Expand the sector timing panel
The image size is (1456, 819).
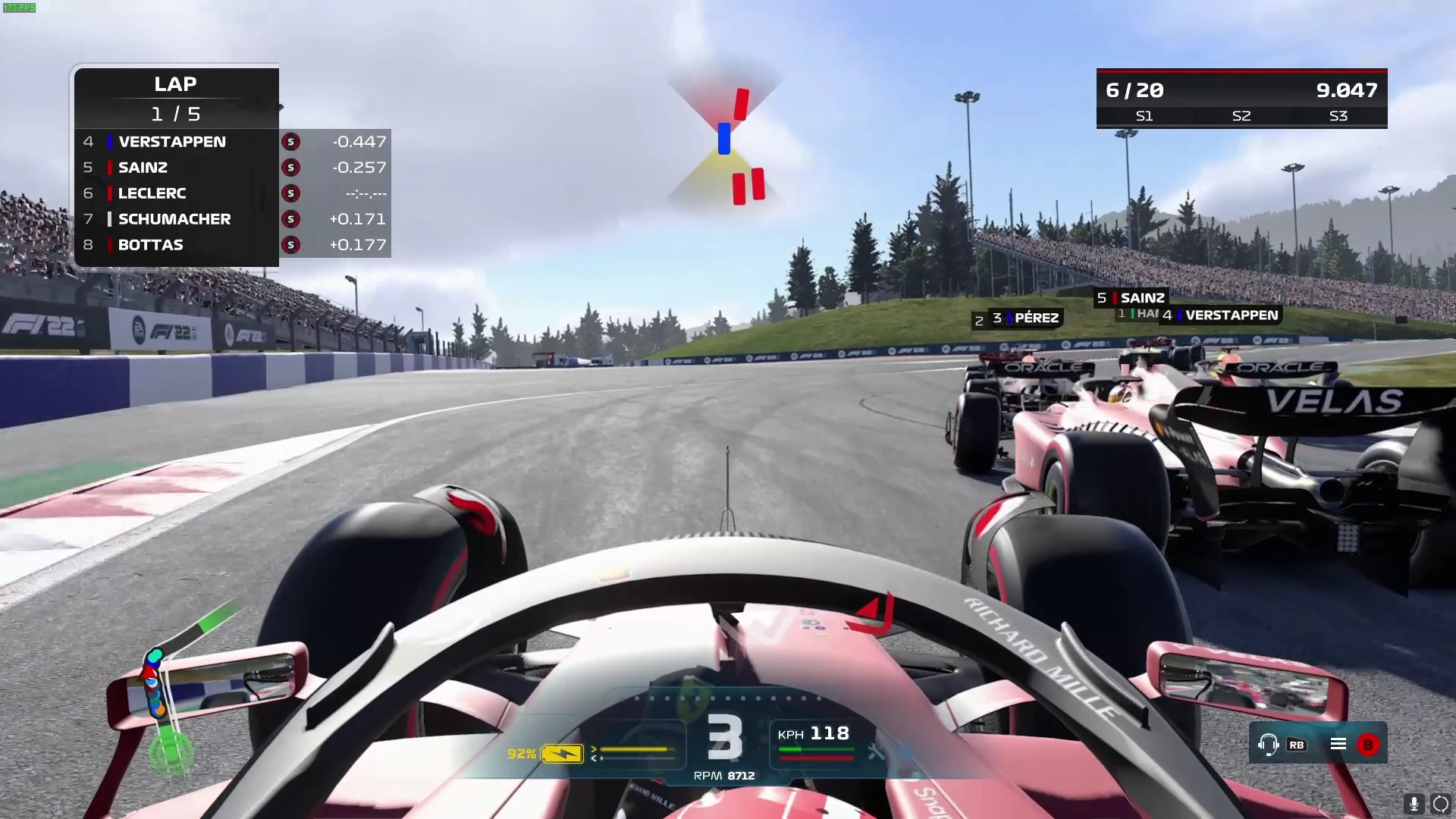click(1241, 99)
